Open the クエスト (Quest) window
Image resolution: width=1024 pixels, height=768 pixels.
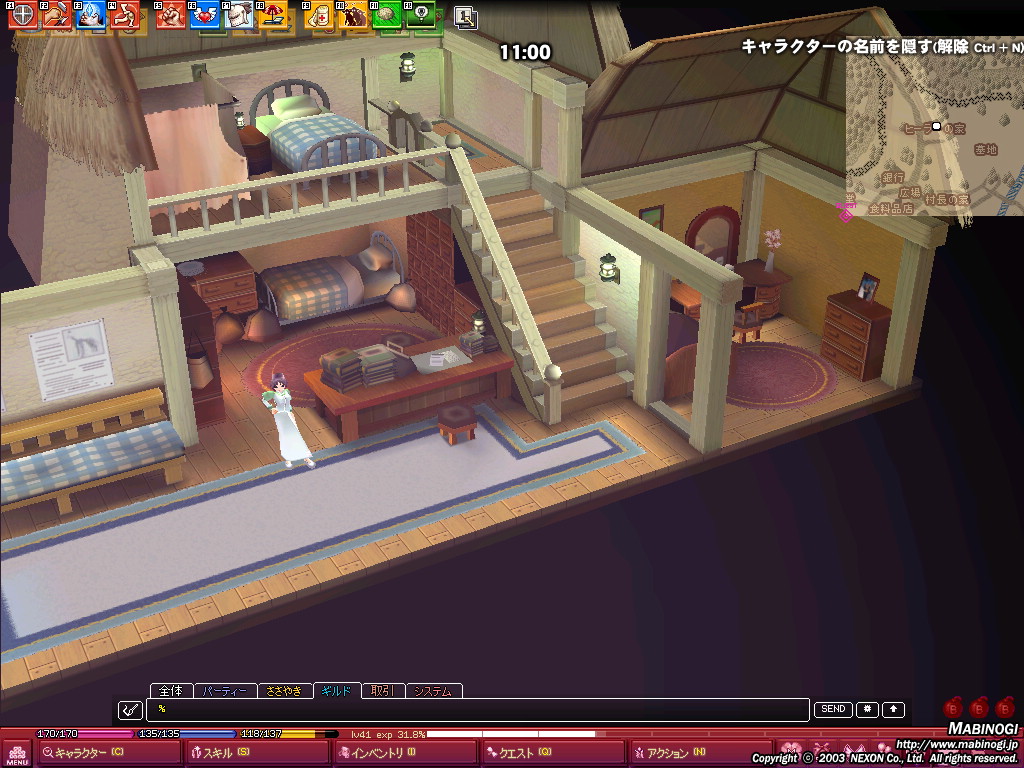[x=524, y=753]
